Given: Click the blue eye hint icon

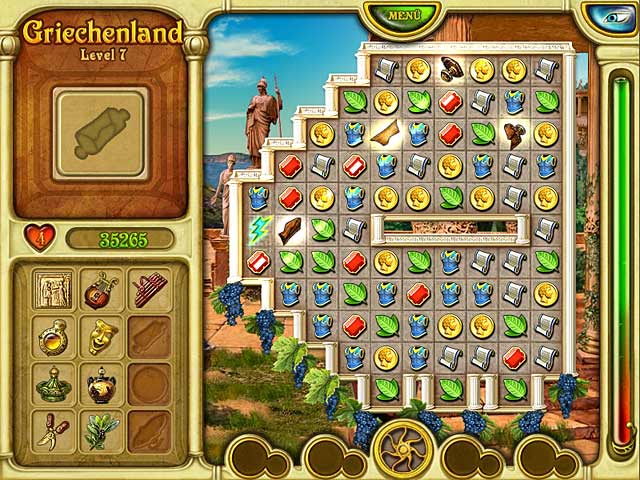Looking at the screenshot, I should 610,17.
